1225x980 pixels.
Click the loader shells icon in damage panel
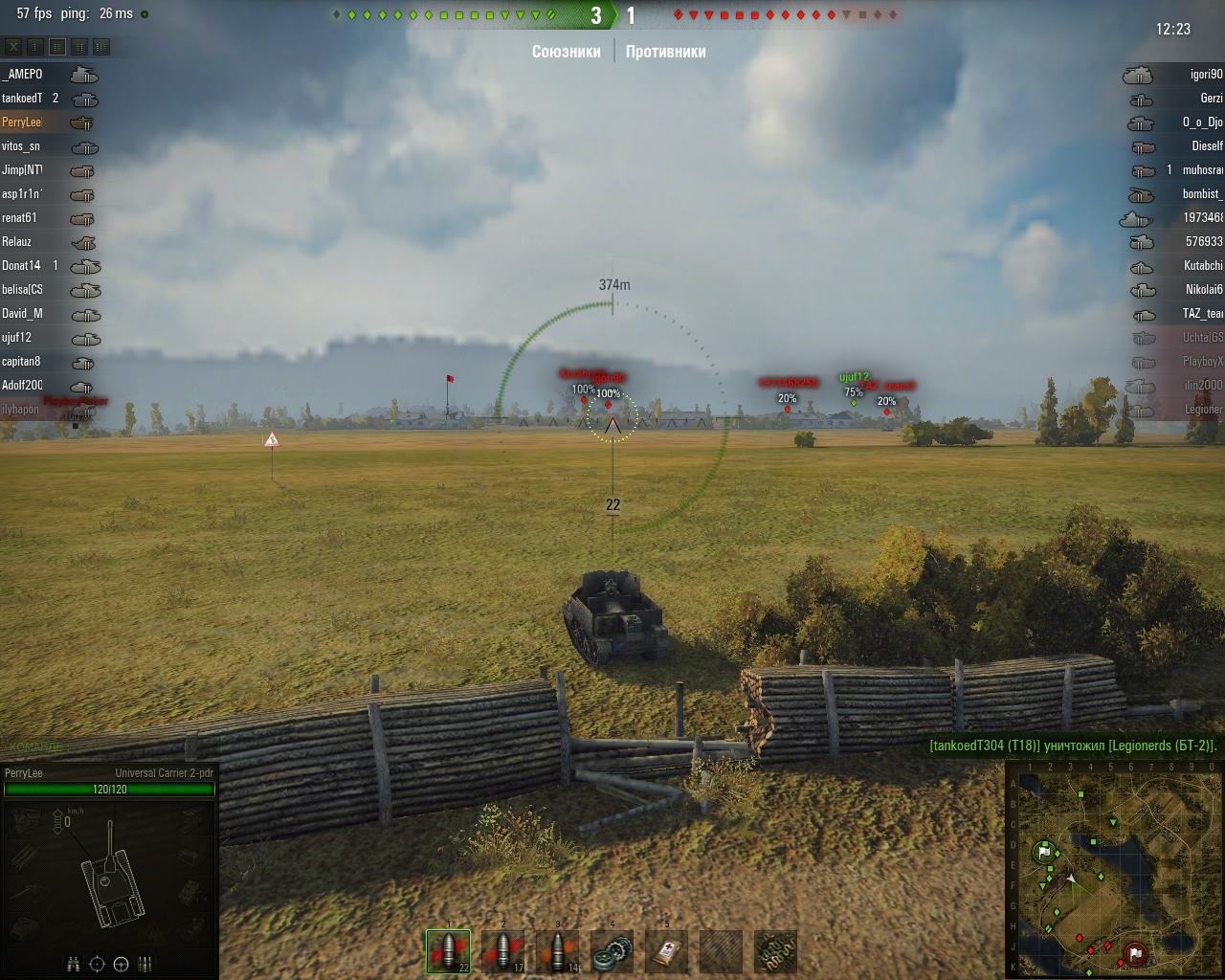point(145,964)
